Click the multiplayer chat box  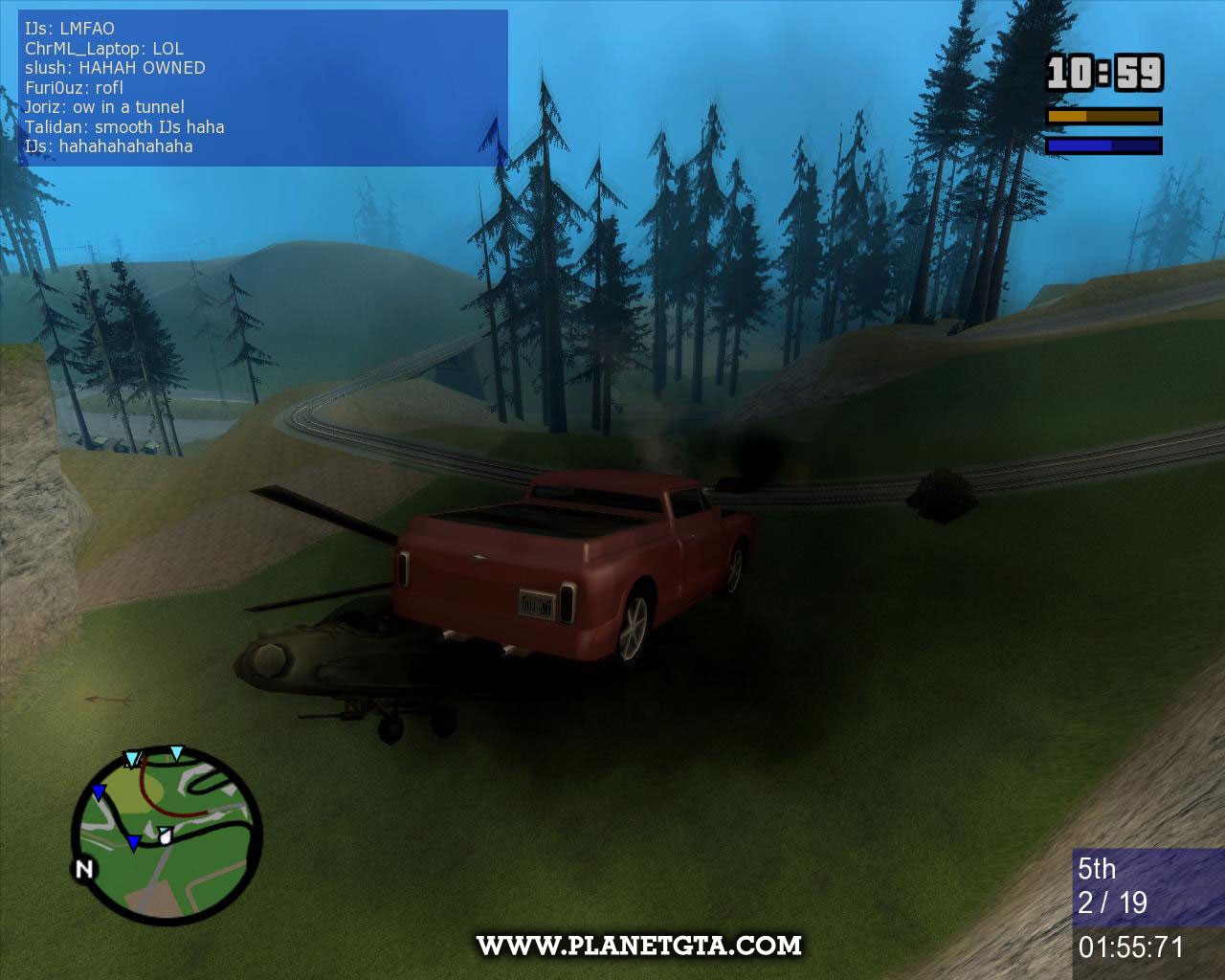point(263,88)
